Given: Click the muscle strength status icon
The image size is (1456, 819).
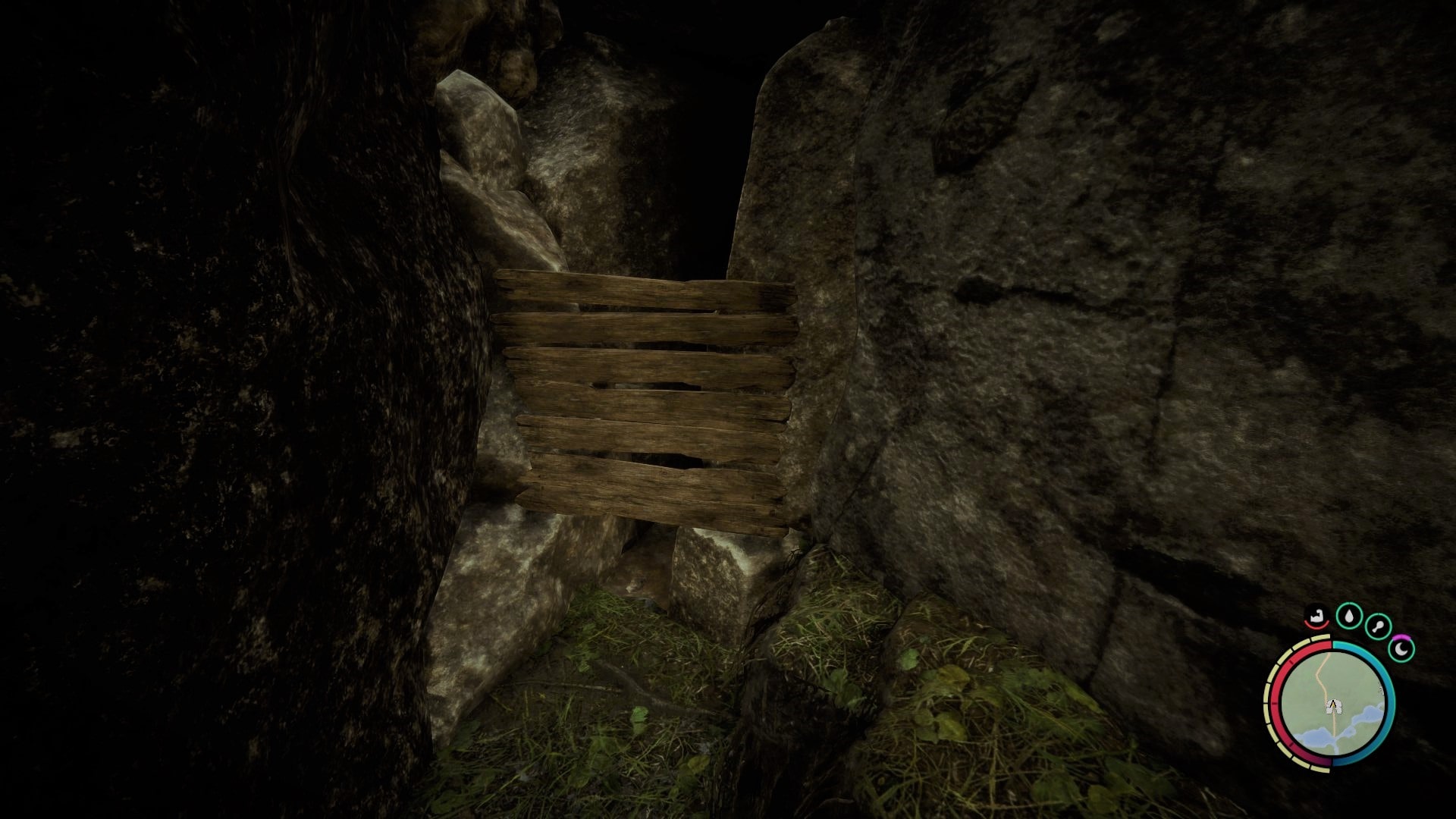Looking at the screenshot, I should [1317, 617].
